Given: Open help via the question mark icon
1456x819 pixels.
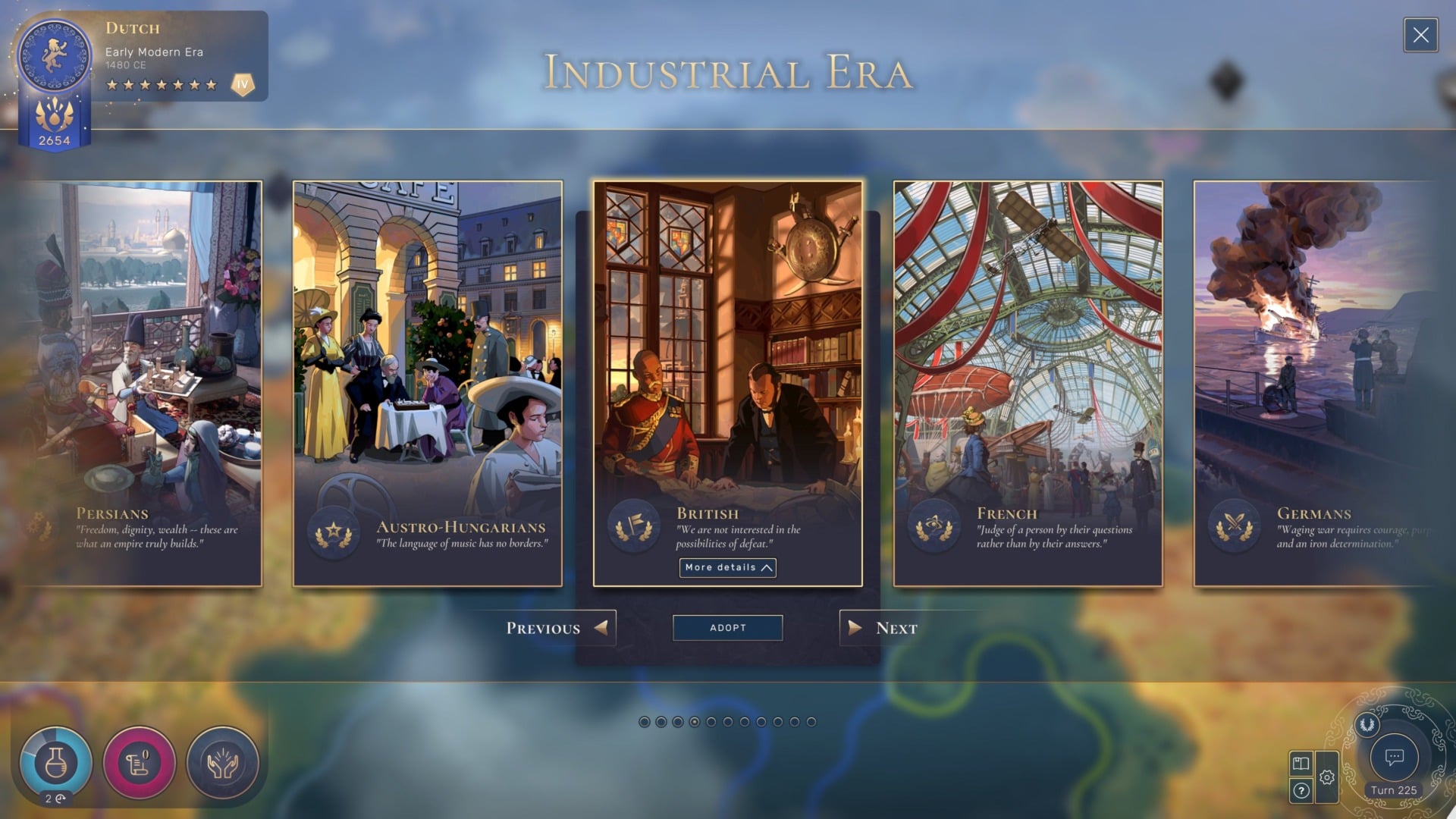Looking at the screenshot, I should (x=1301, y=790).
